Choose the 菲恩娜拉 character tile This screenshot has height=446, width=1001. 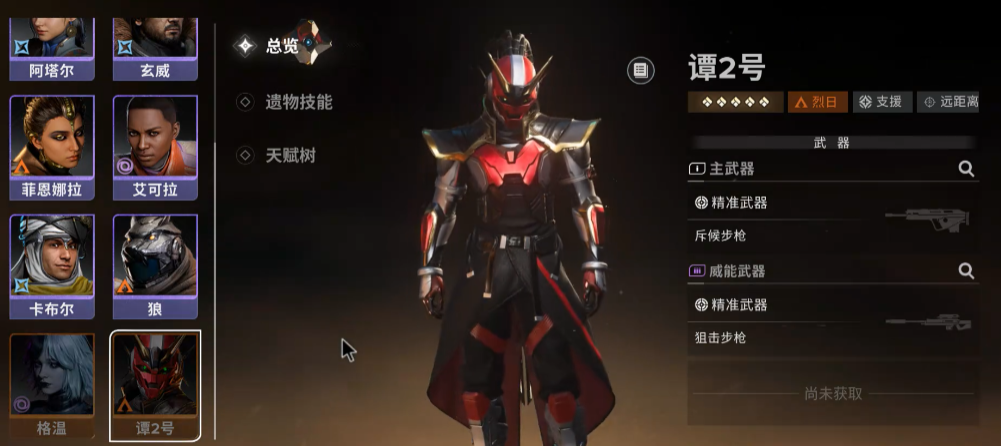coord(52,147)
